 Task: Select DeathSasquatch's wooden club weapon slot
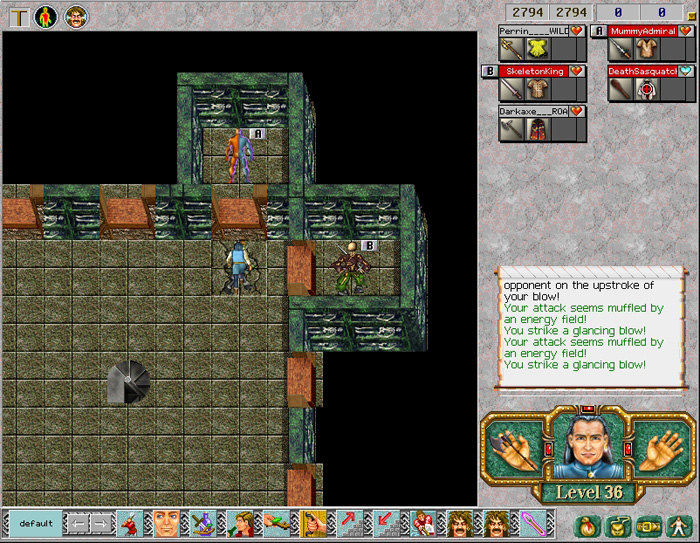[x=620, y=89]
